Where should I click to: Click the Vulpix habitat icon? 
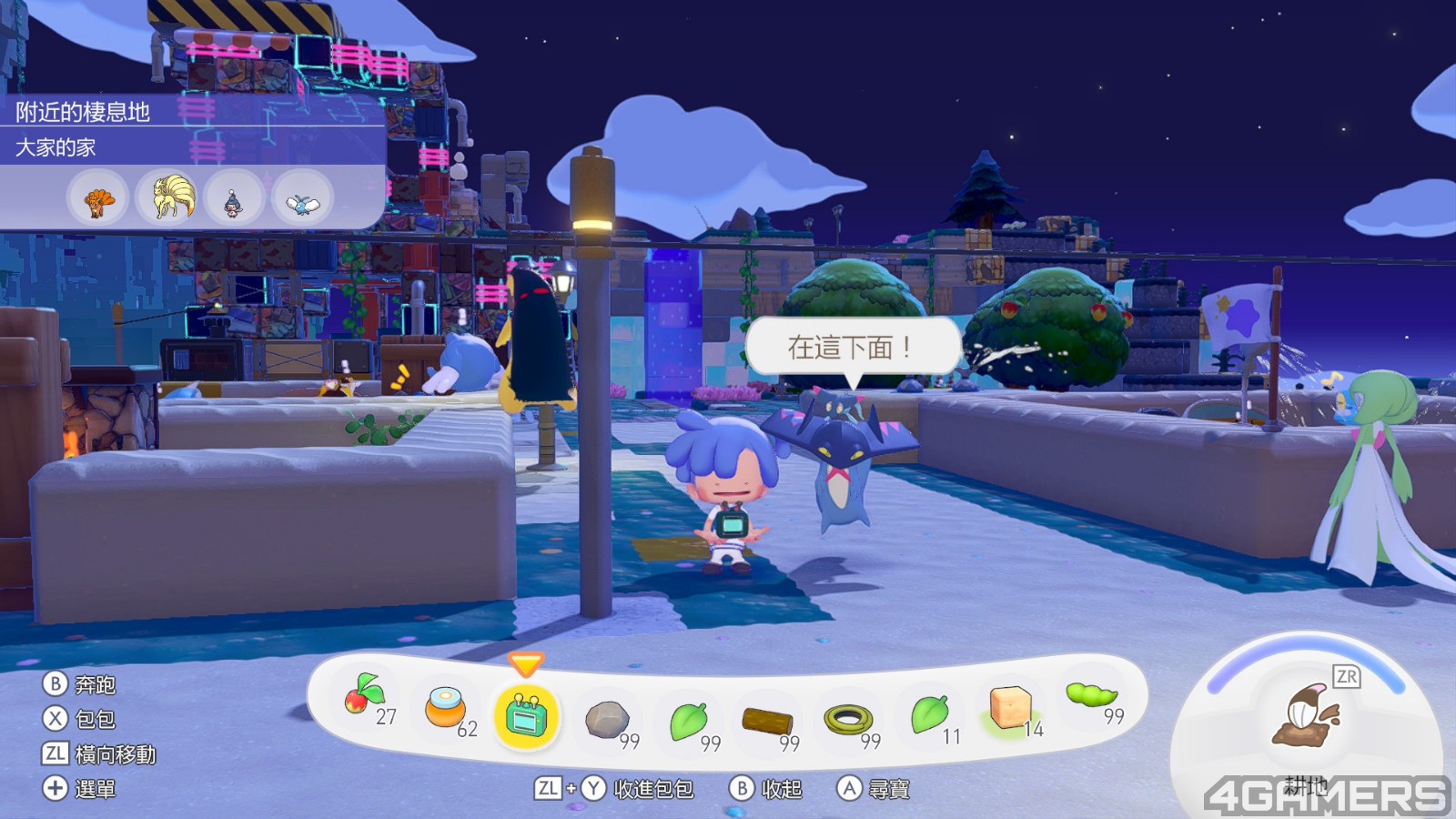[98, 199]
